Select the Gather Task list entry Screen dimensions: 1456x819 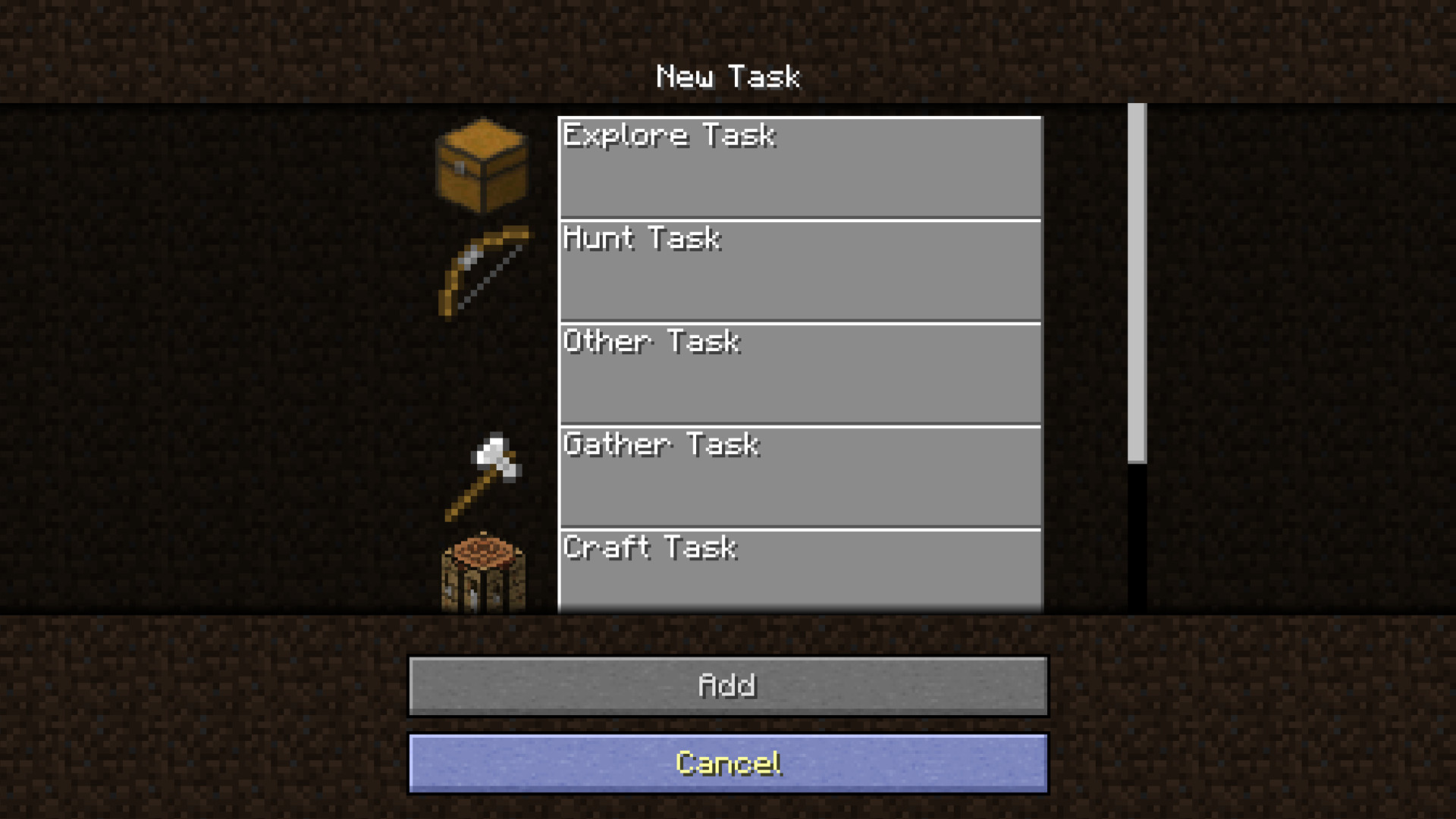(796, 475)
